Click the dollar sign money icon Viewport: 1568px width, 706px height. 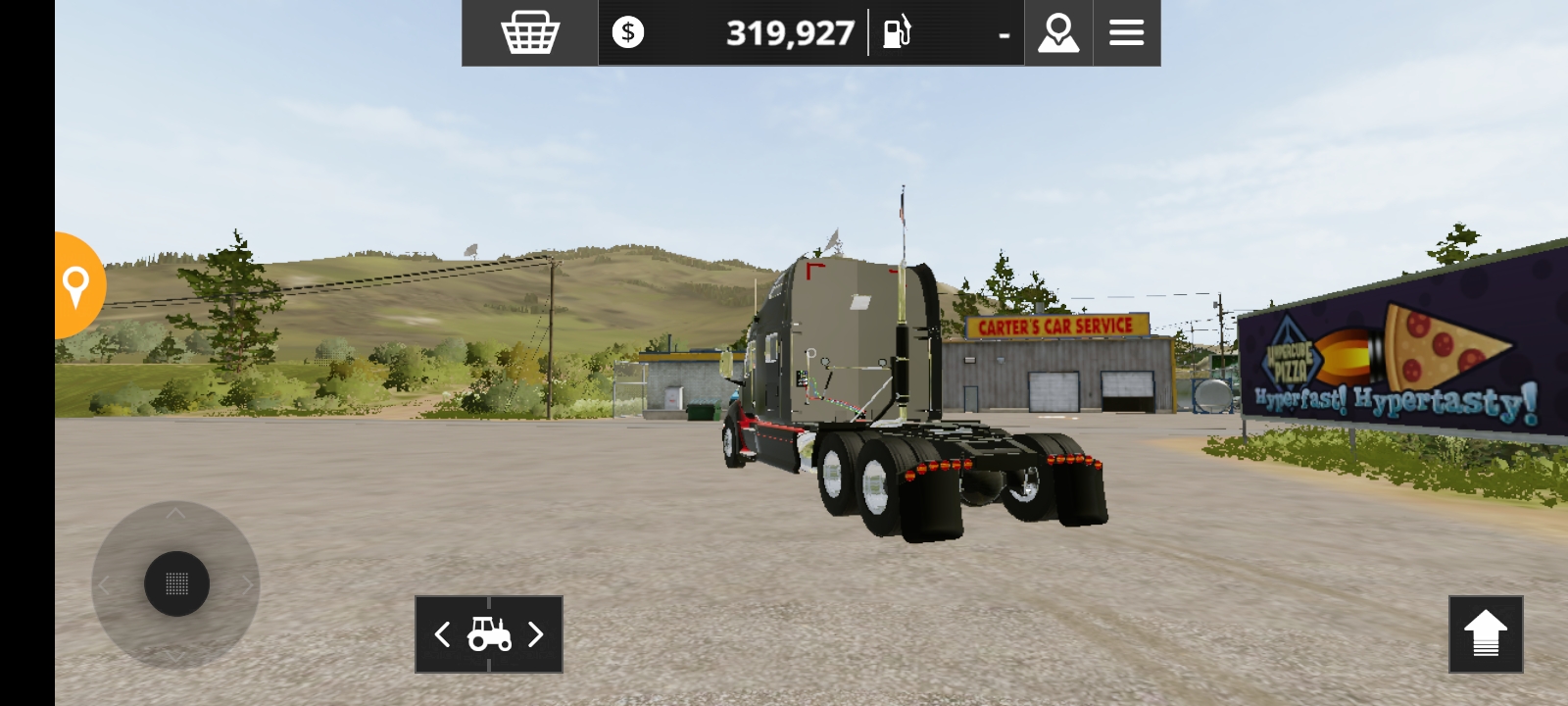click(625, 32)
